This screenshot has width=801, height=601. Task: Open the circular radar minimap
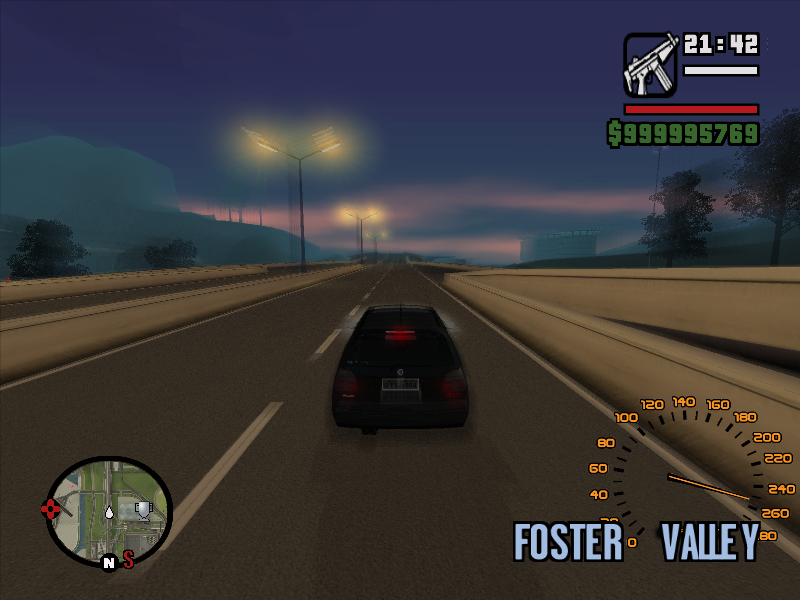click(110, 511)
